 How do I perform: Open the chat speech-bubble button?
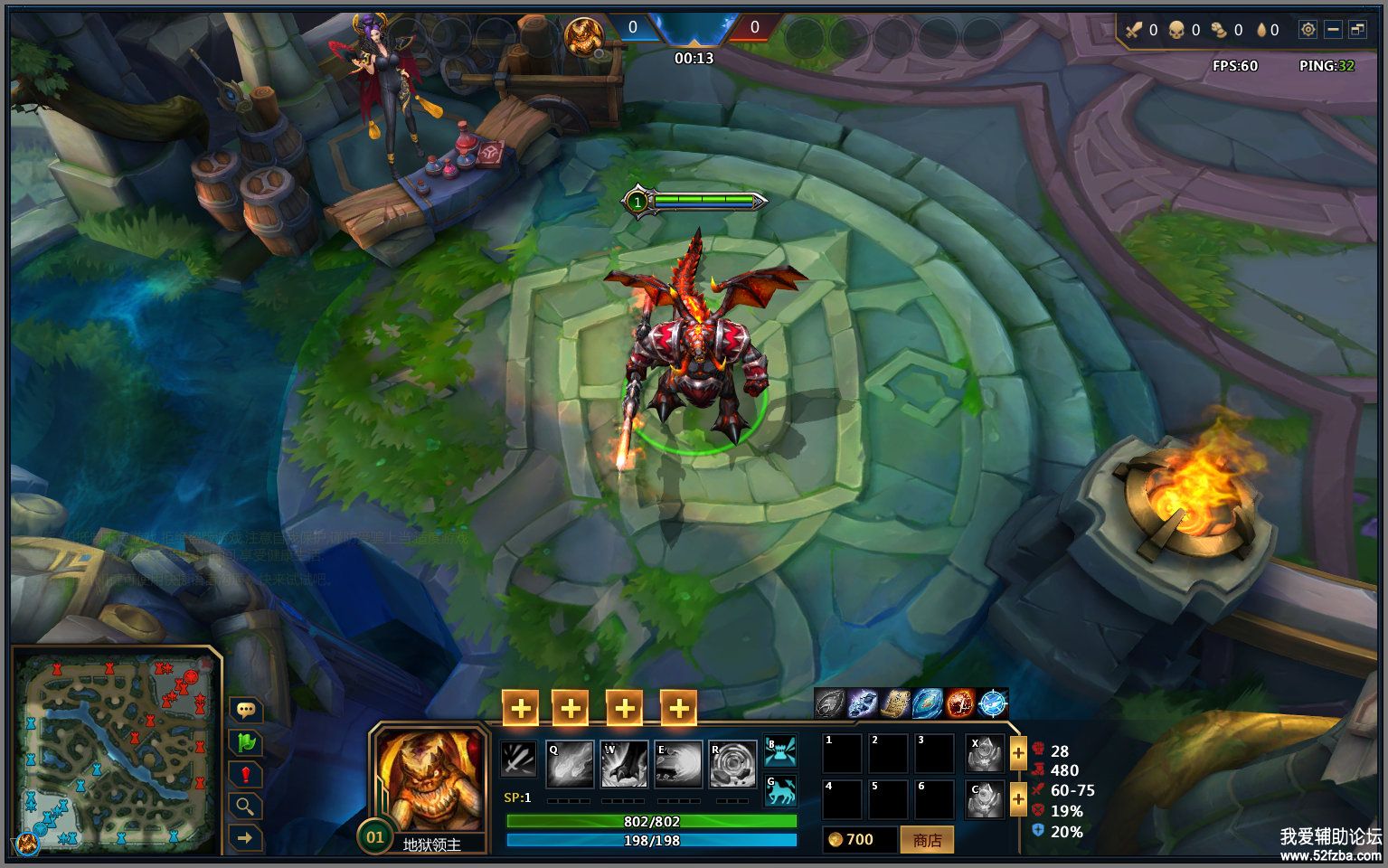click(x=245, y=710)
